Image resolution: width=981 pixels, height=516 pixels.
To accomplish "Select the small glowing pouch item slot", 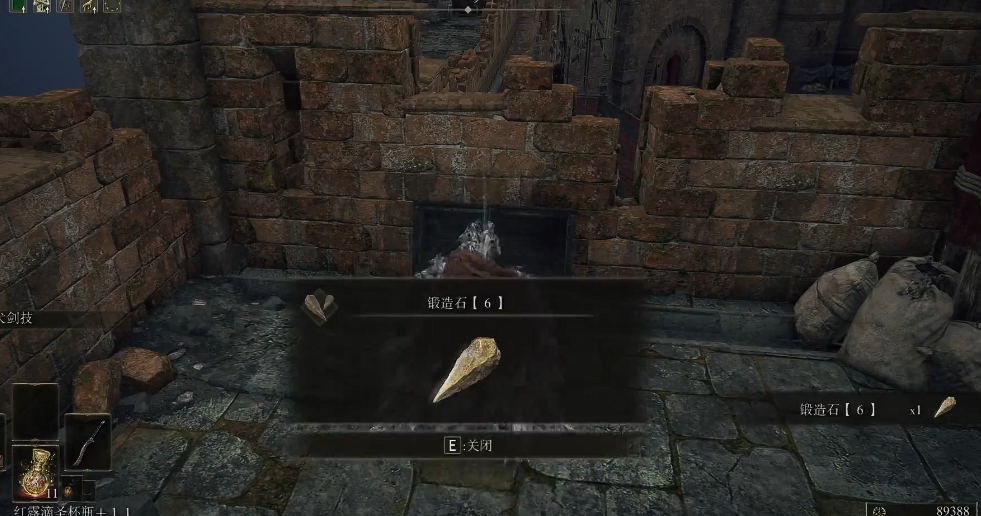I will (x=69, y=491).
